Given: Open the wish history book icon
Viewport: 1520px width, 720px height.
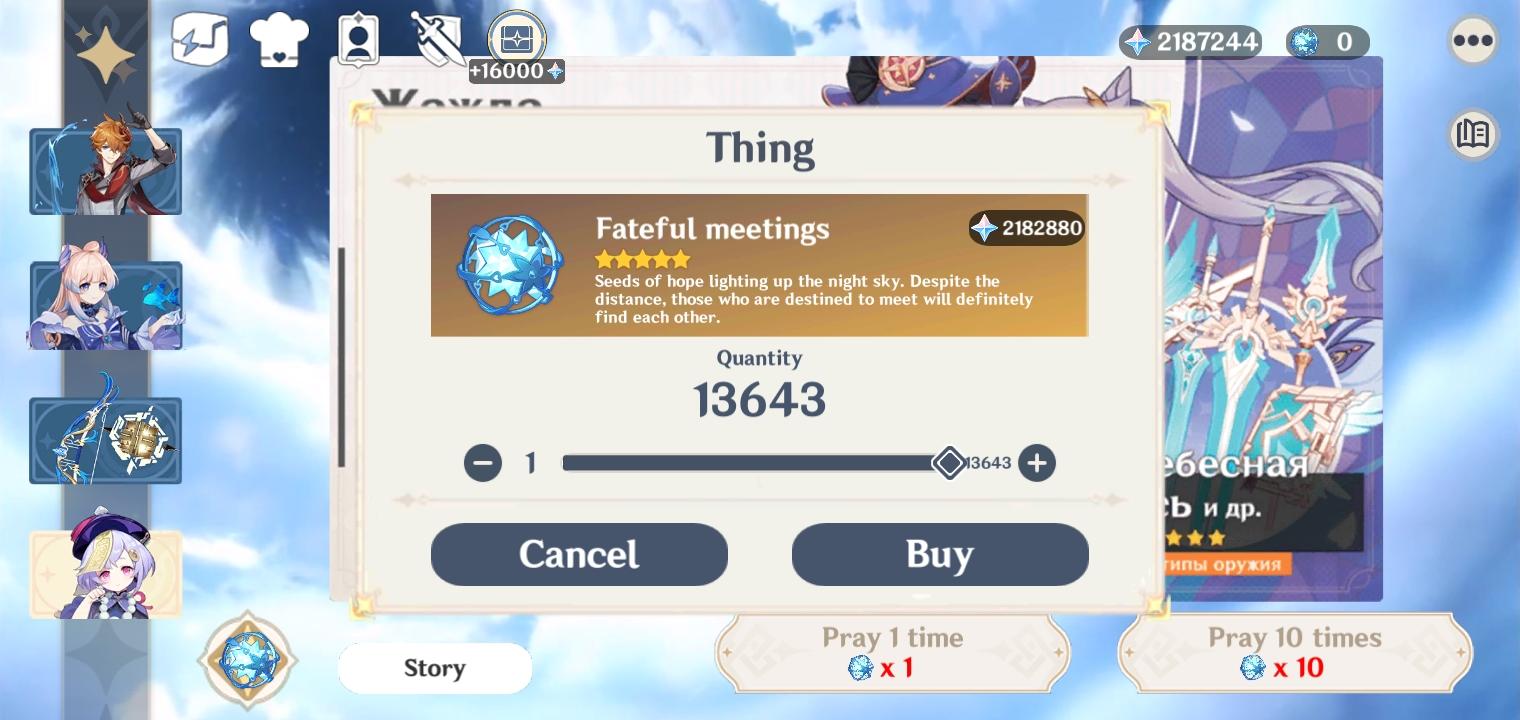Looking at the screenshot, I should pos(1472,134).
